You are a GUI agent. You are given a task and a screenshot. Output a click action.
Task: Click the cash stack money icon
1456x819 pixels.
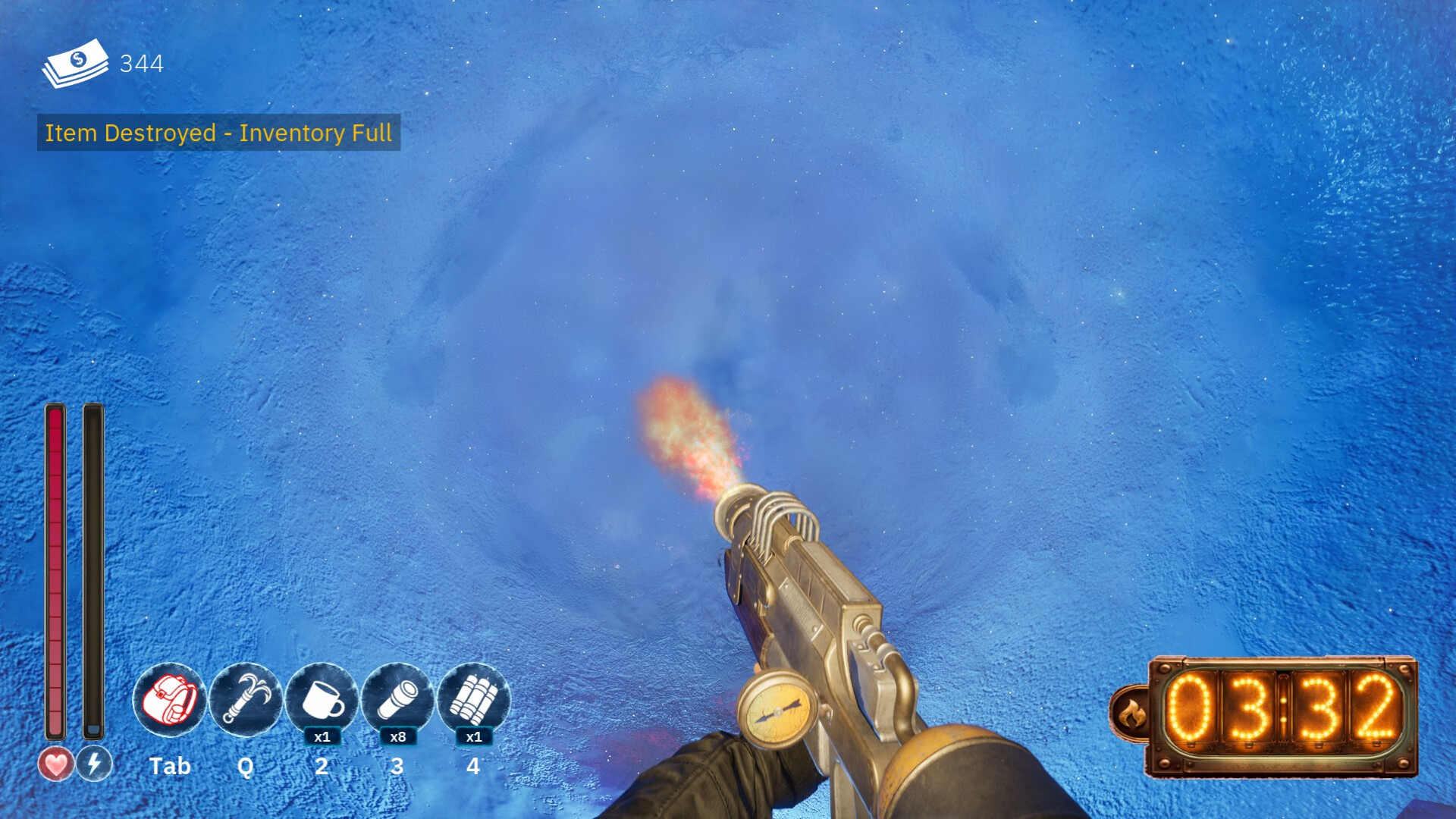pyautogui.click(x=76, y=64)
